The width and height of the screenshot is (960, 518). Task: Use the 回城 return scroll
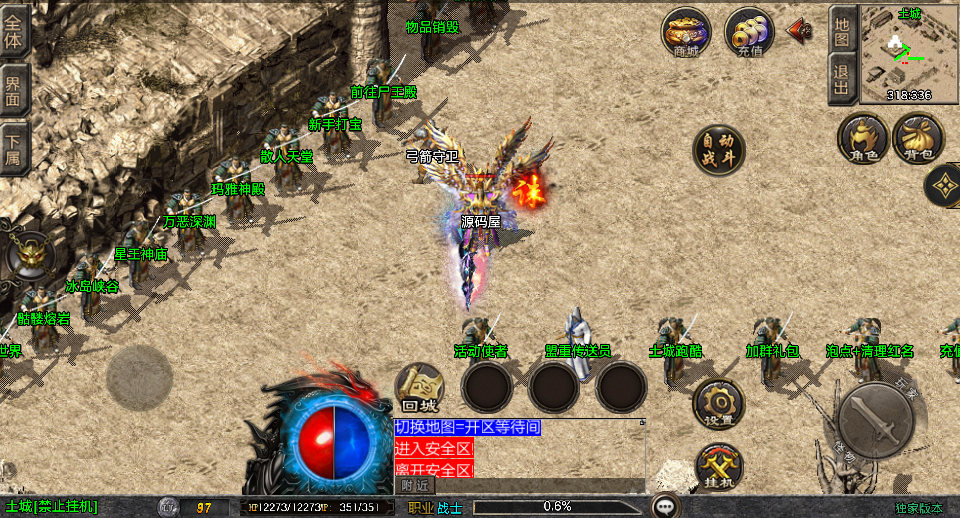click(x=420, y=388)
